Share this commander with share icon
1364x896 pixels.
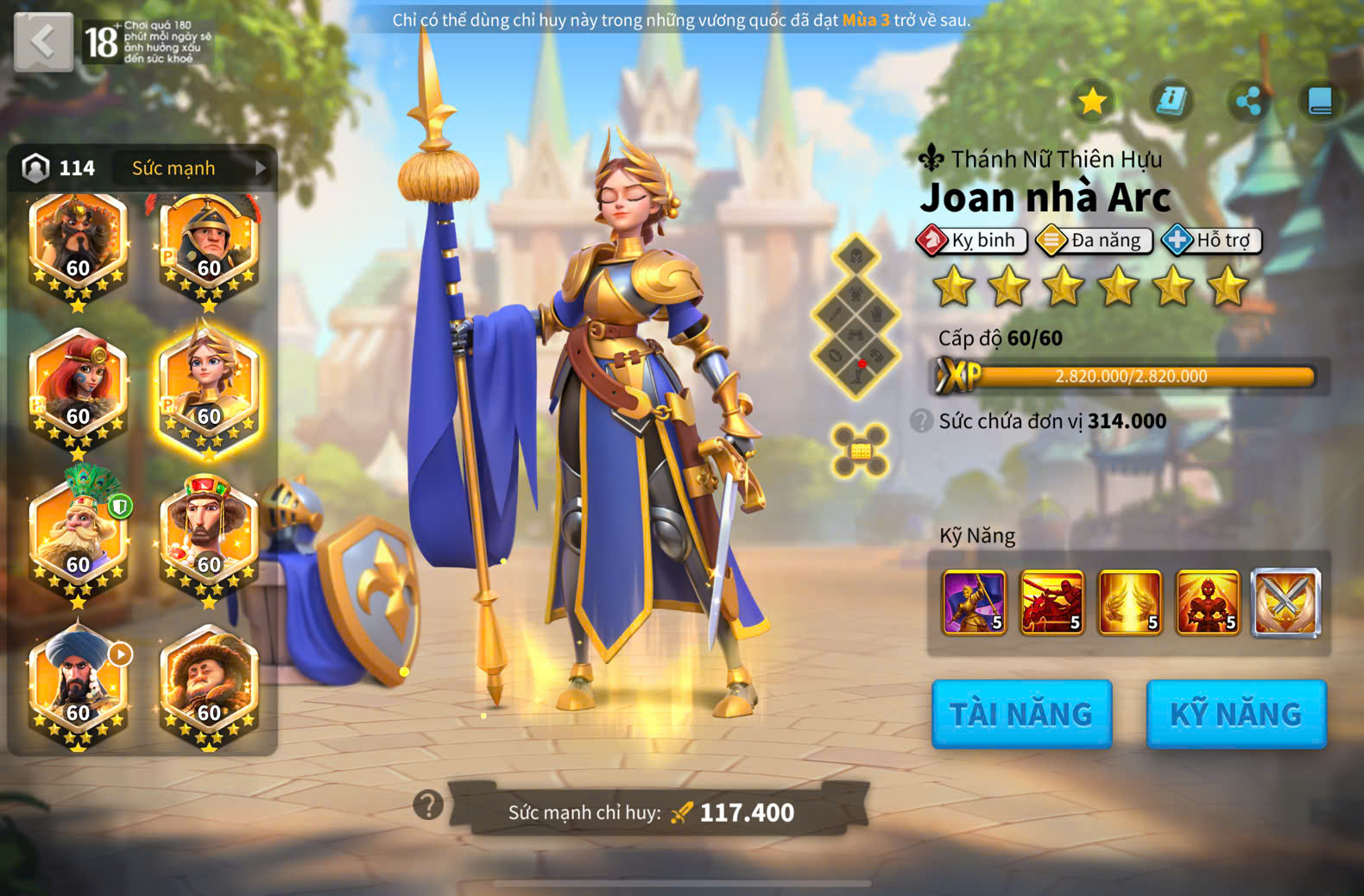[1247, 102]
